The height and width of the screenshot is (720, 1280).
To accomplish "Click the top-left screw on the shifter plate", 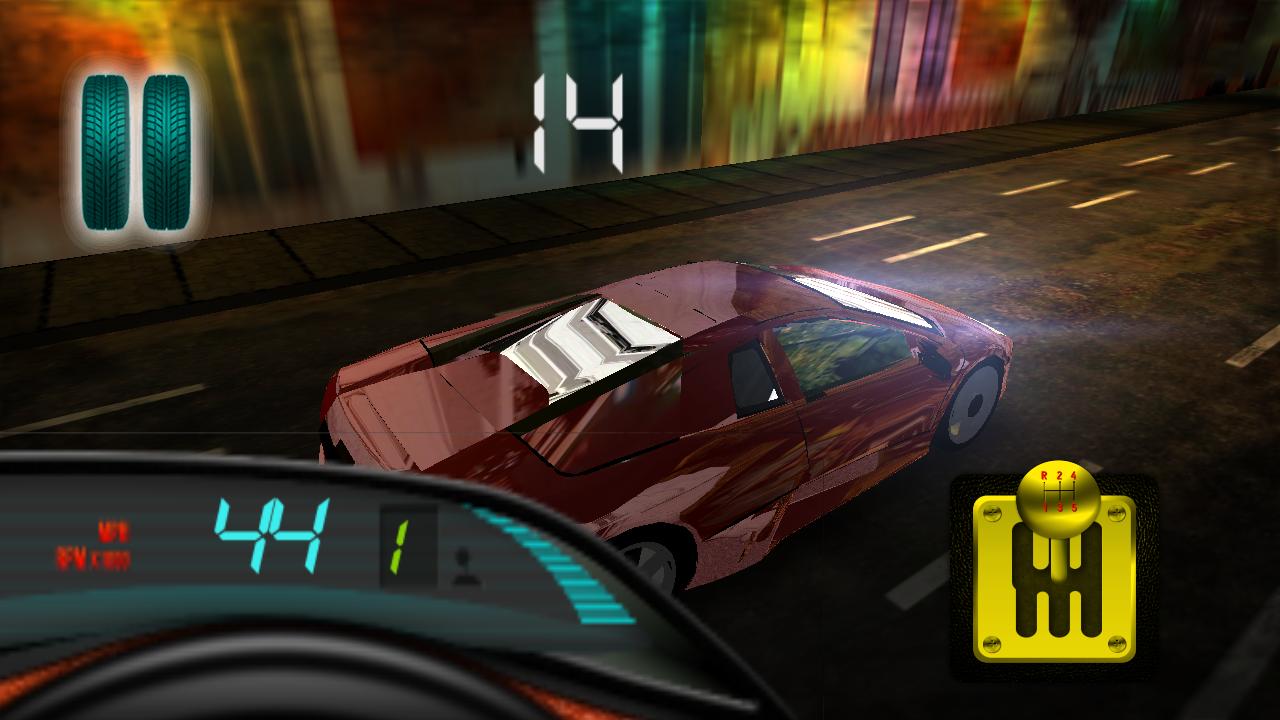I will 993,510.
